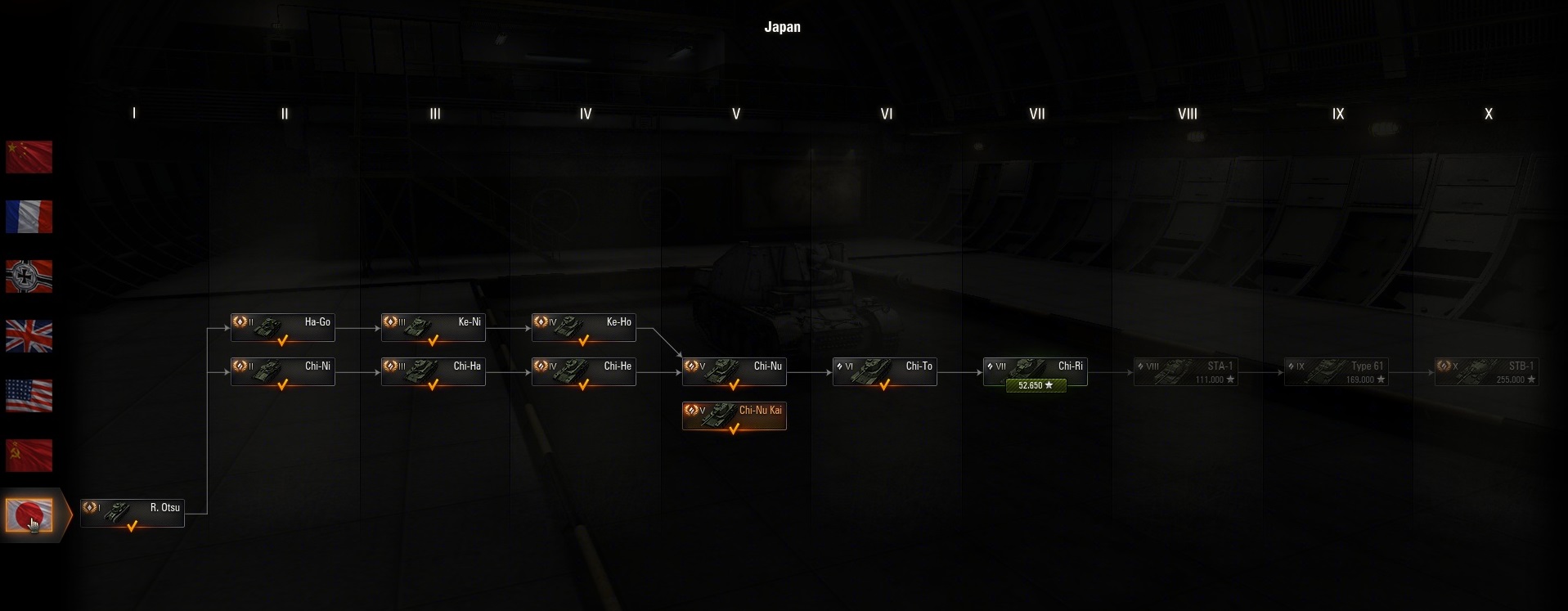Open the Ha-Go tank node

[283, 327]
